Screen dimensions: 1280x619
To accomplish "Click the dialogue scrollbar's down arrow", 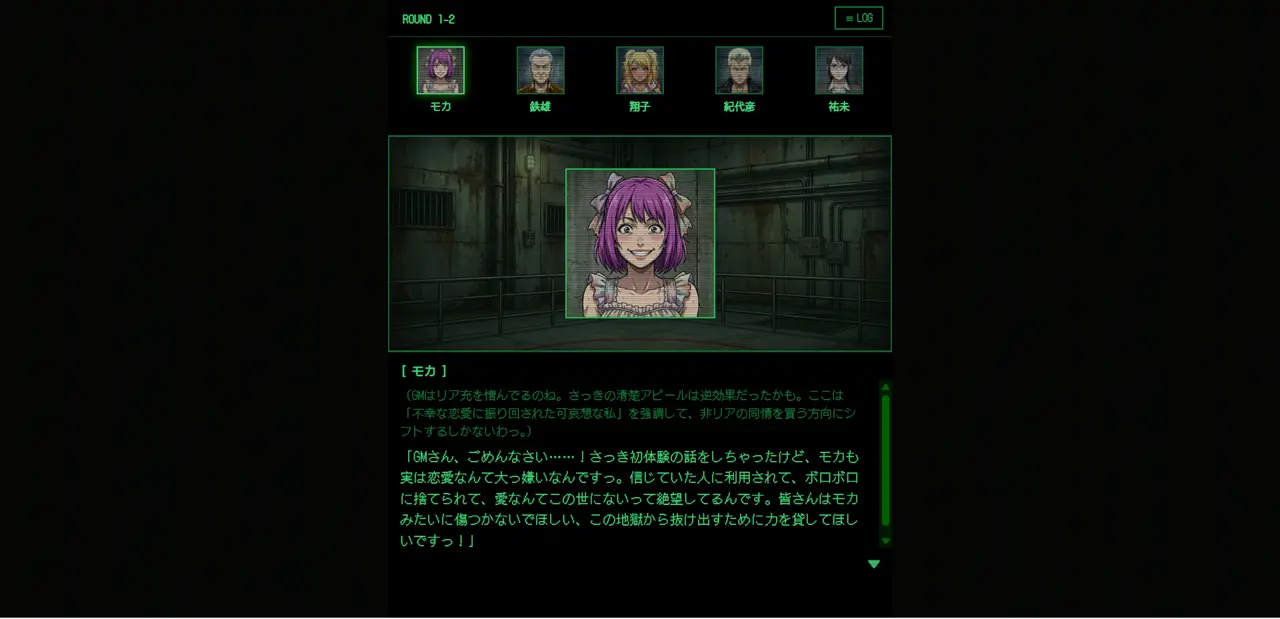I will 885,541.
